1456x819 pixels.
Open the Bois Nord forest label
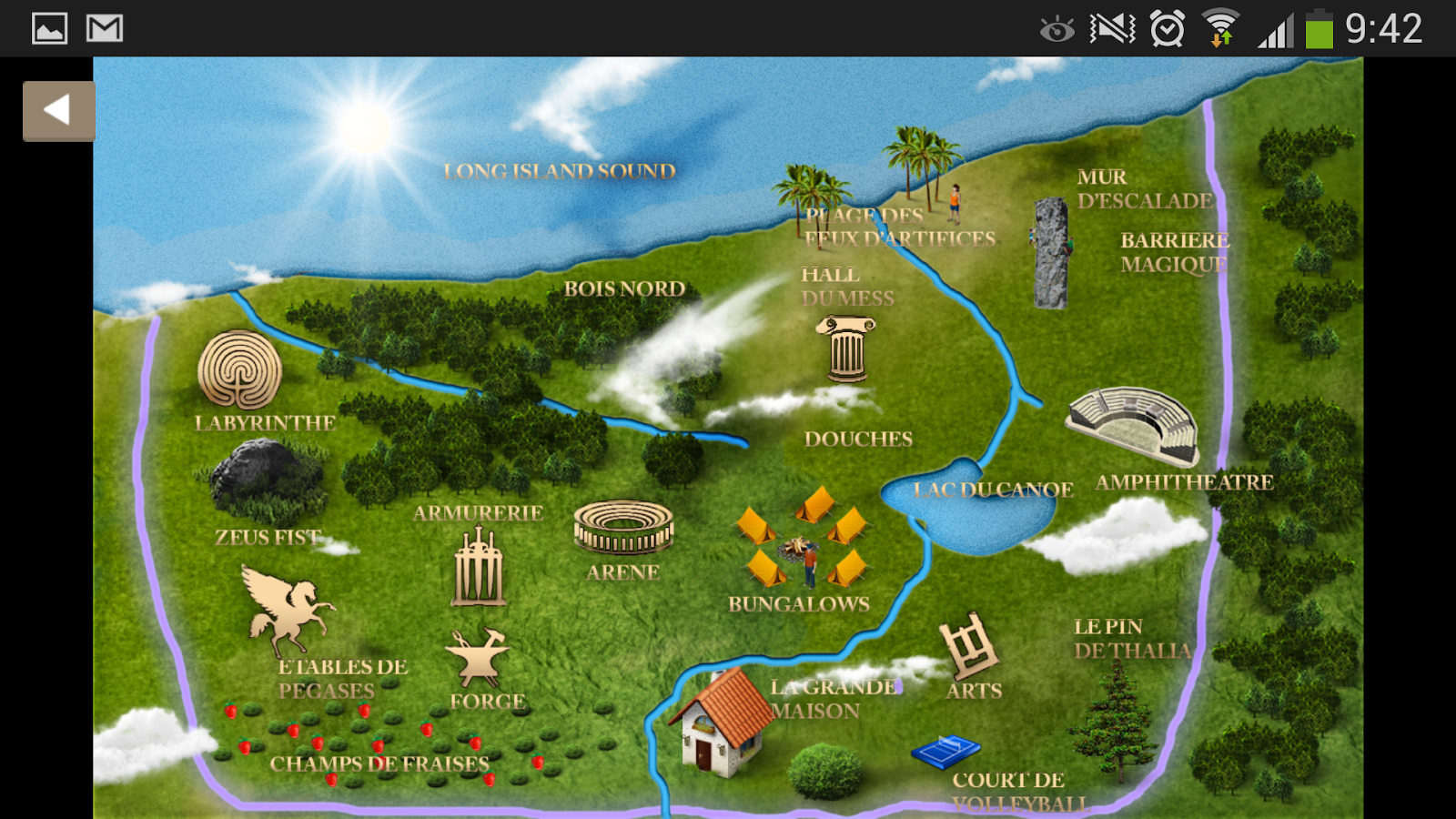click(x=624, y=289)
